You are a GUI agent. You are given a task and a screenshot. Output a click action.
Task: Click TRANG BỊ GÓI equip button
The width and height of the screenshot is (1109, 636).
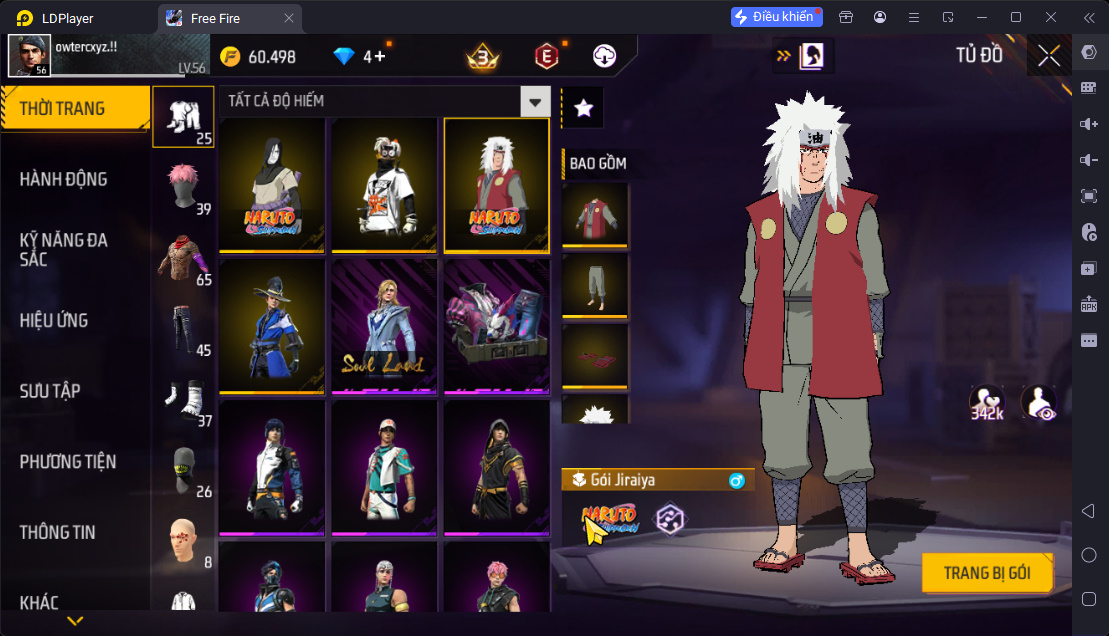986,574
